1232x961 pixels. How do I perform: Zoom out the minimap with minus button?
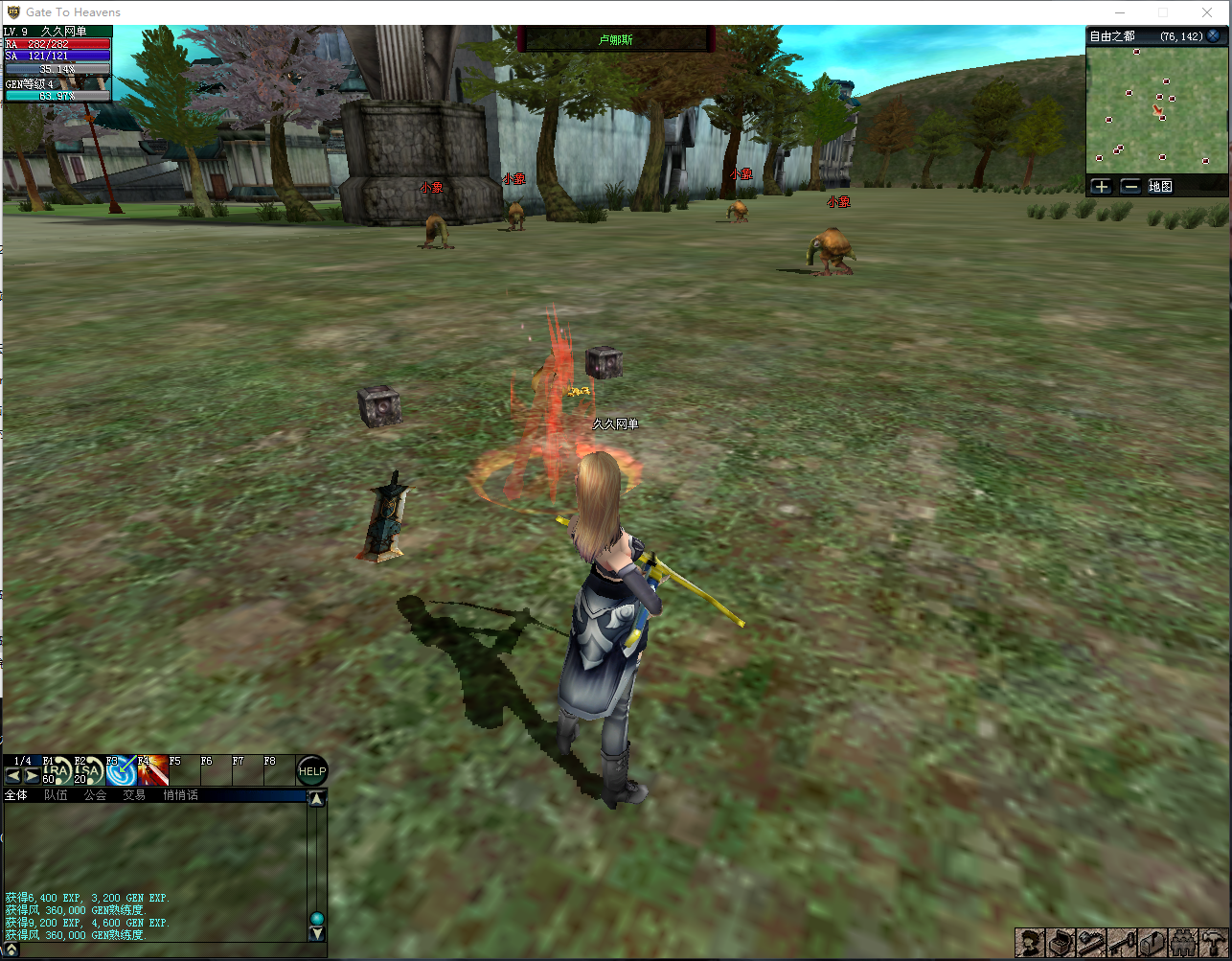click(x=1130, y=187)
